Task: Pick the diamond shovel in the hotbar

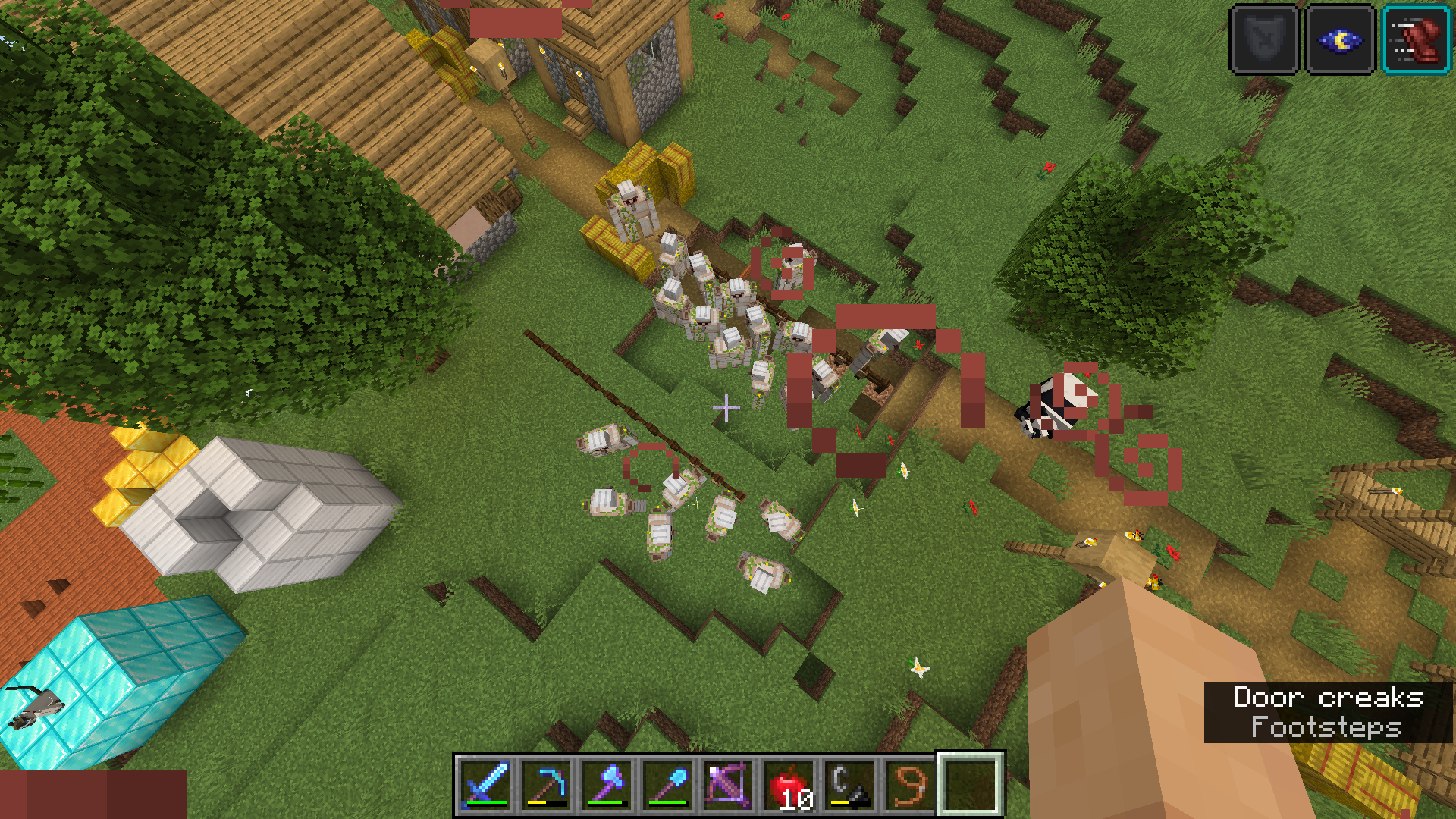Action: 667,785
